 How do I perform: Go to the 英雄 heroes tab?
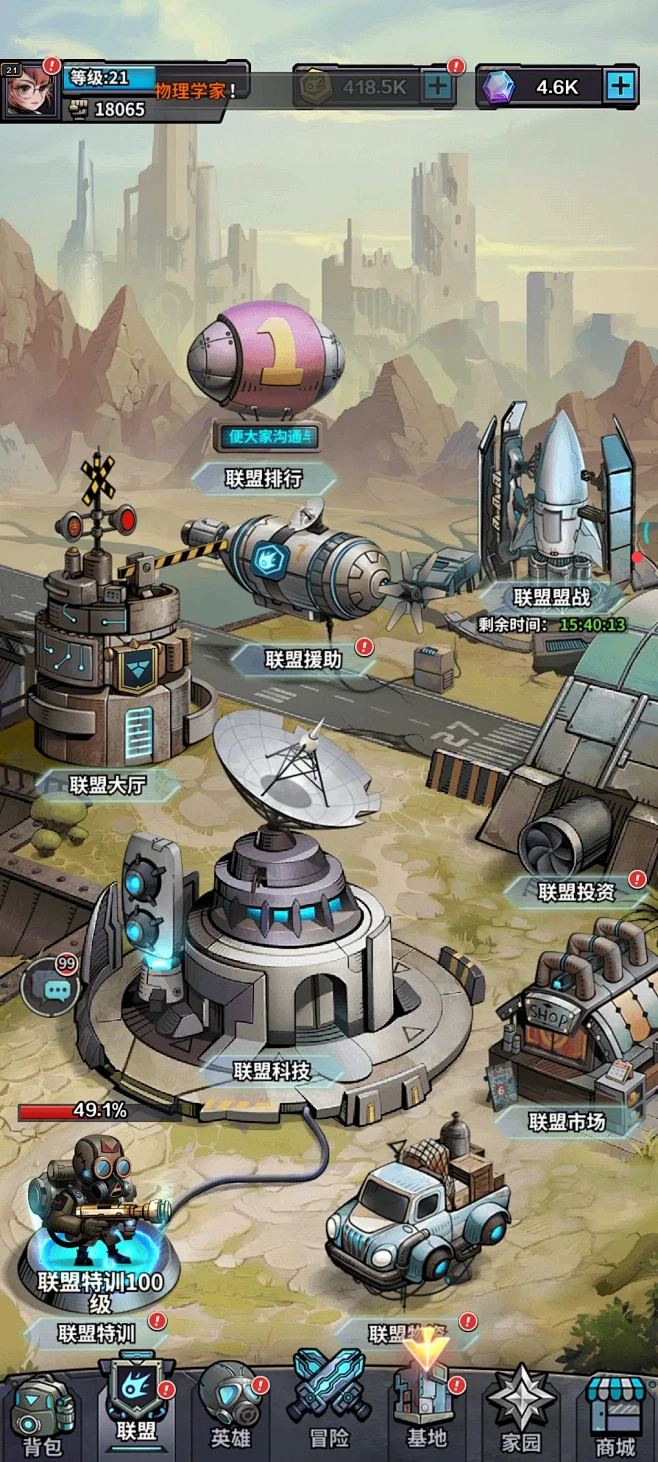pyautogui.click(x=230, y=1409)
